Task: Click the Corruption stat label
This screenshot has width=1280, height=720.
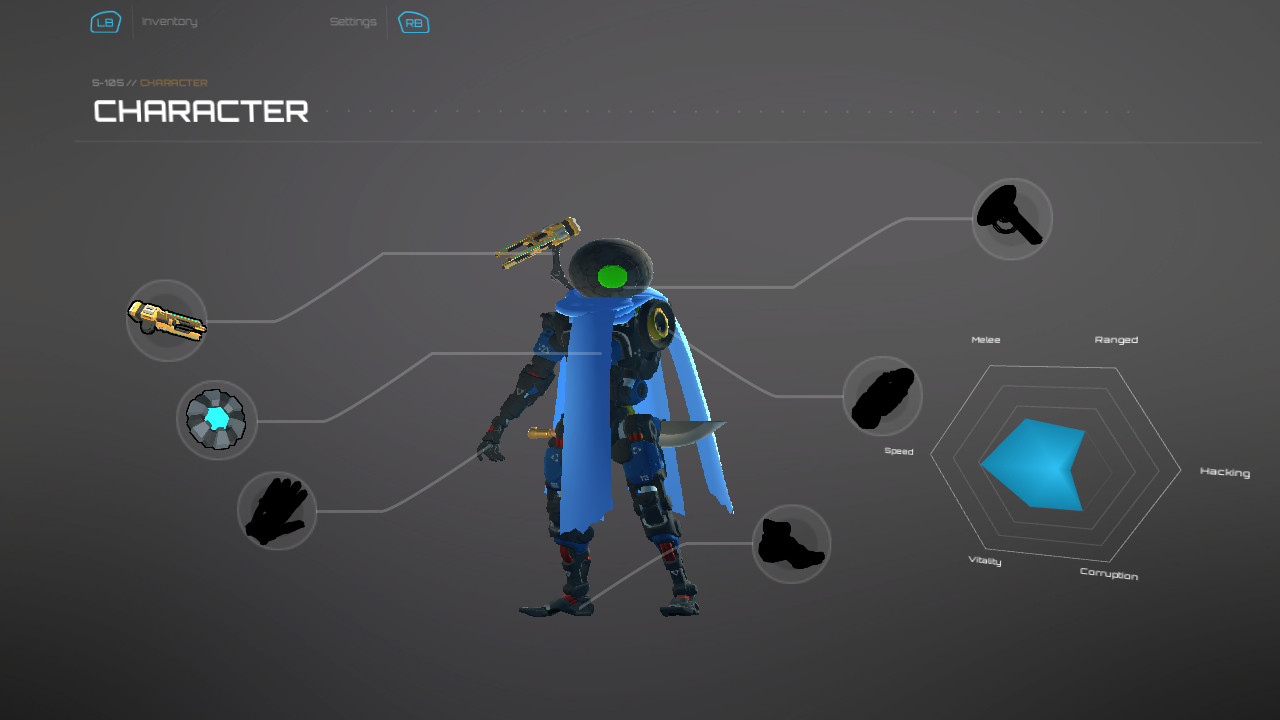Action: pos(1108,575)
